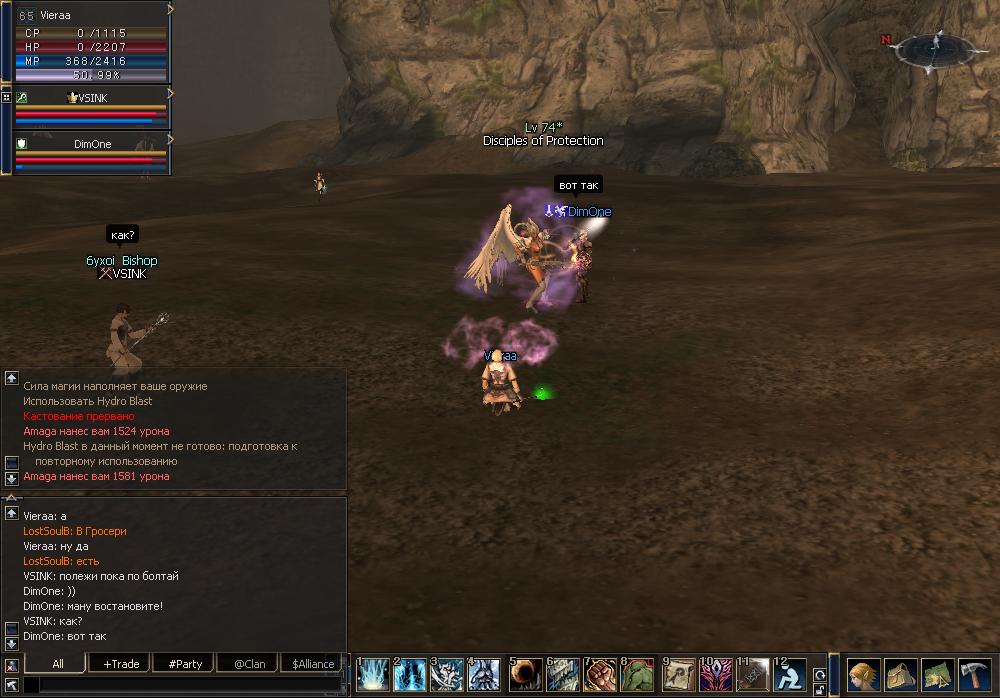
Task: Activate the green creature skill in slot 8
Action: tap(638, 675)
